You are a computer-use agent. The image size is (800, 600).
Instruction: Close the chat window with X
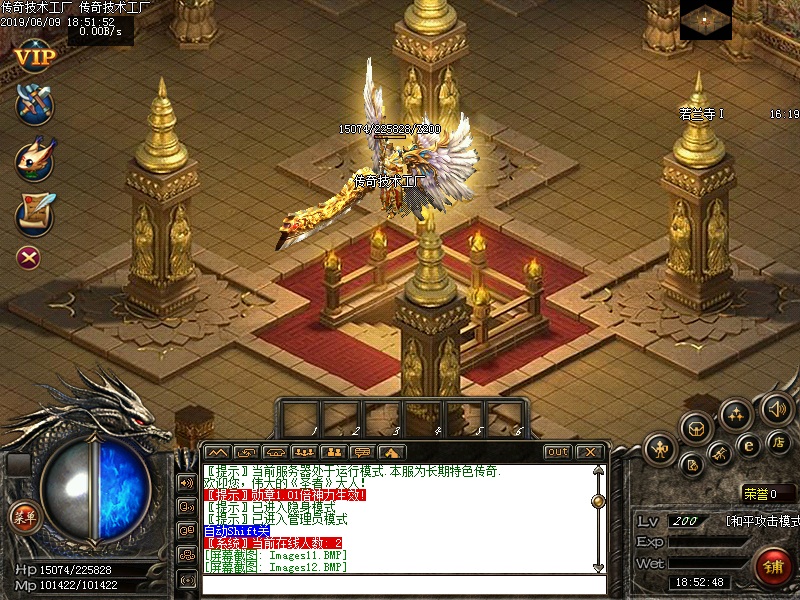coord(589,452)
